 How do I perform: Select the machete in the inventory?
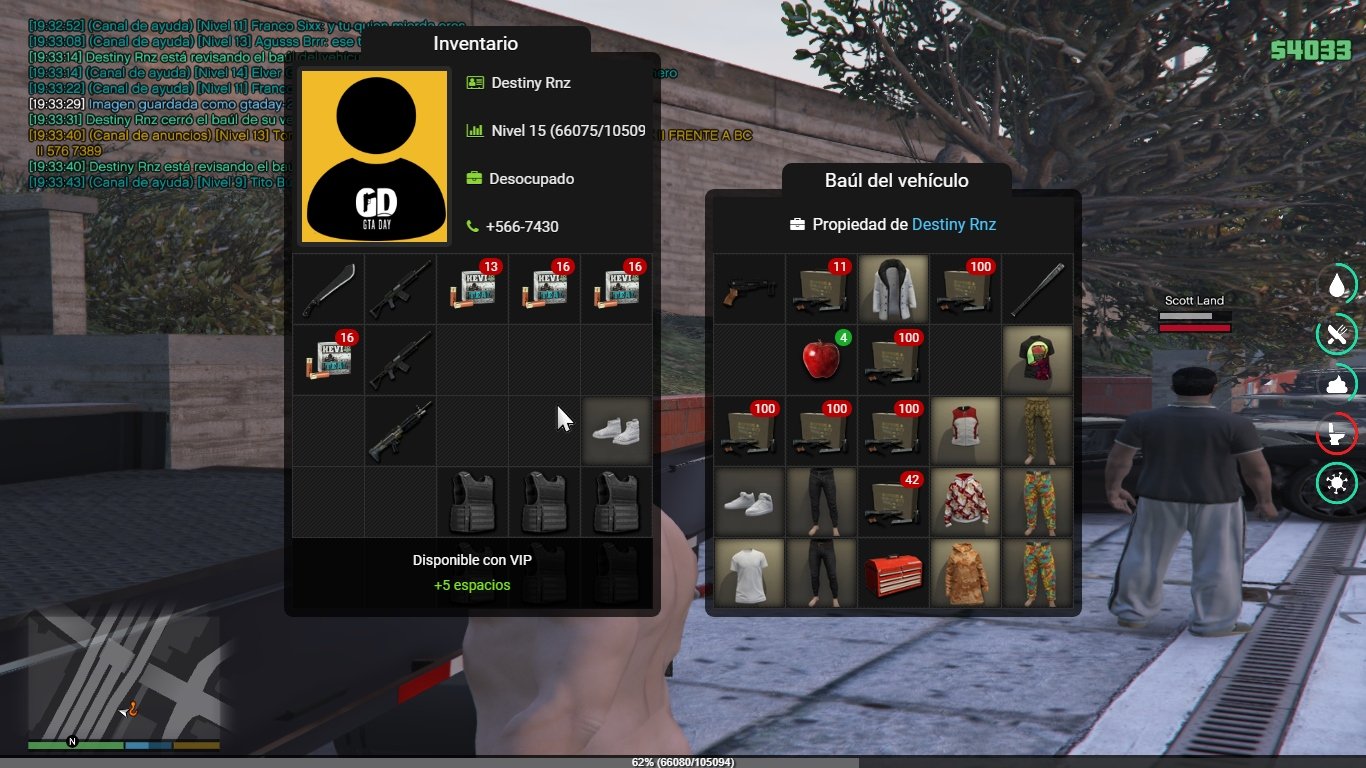328,289
